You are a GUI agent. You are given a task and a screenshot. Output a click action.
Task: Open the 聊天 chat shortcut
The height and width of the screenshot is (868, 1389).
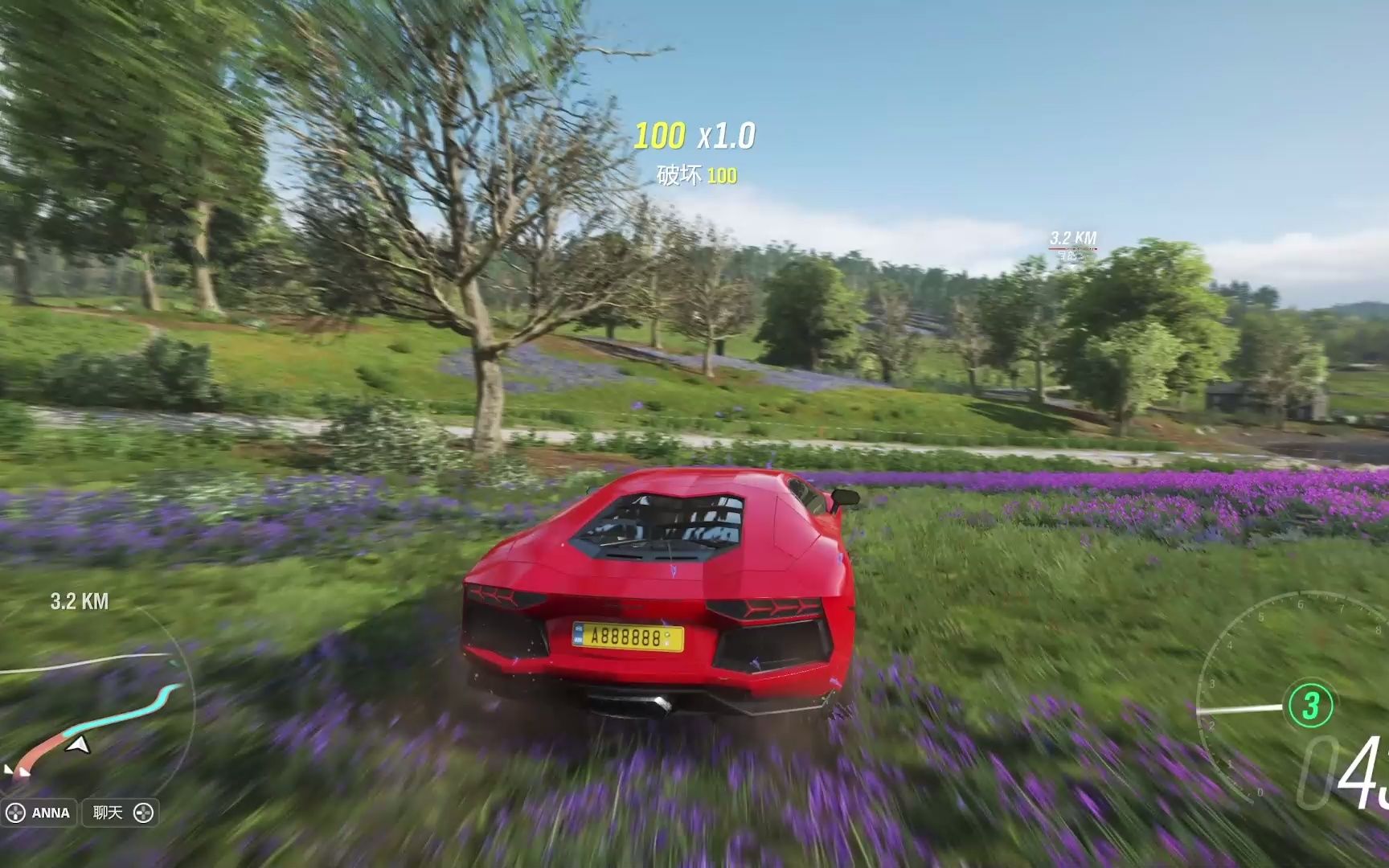coord(121,813)
